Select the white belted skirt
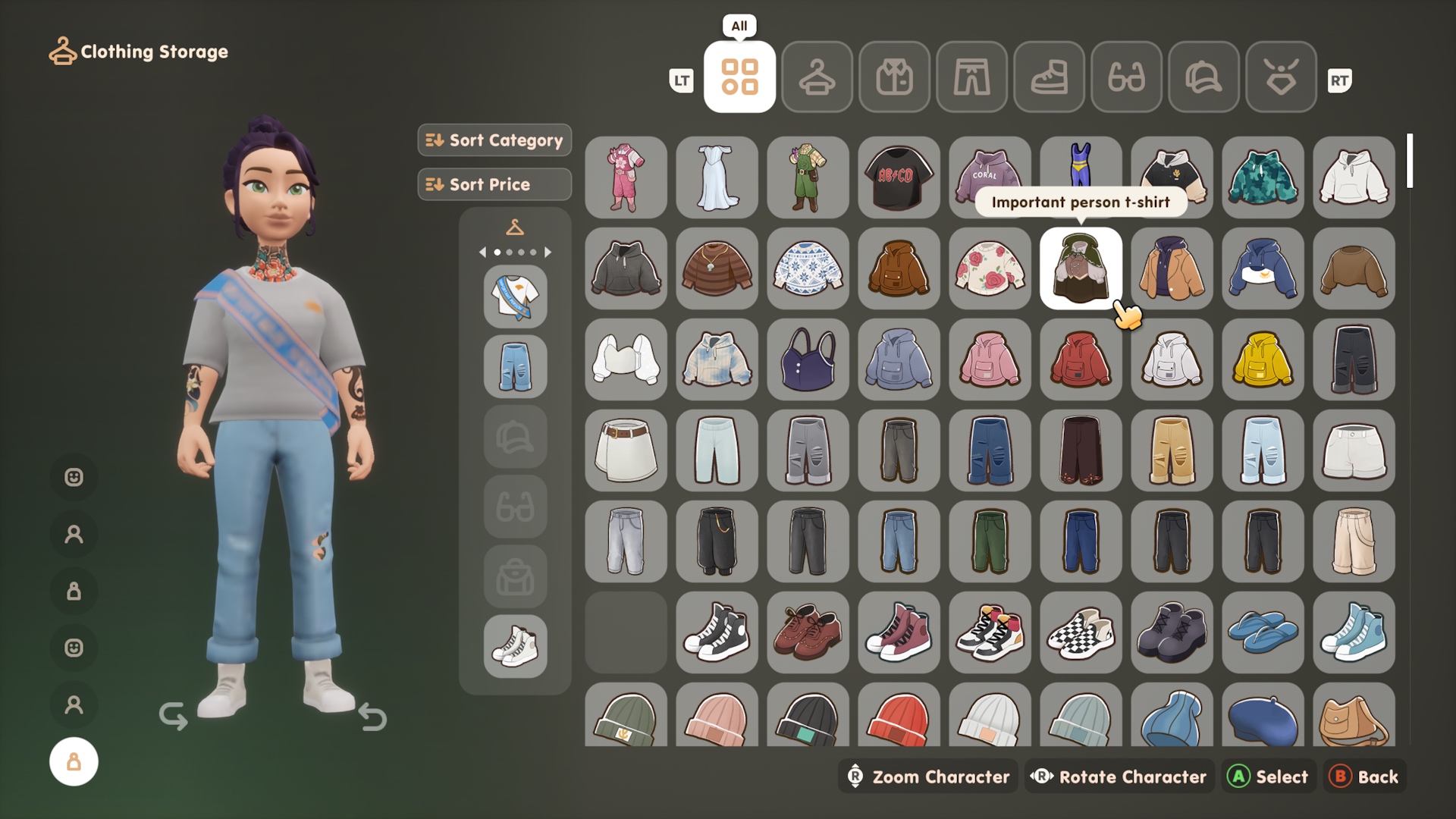Viewport: 1456px width, 819px height. point(626,450)
